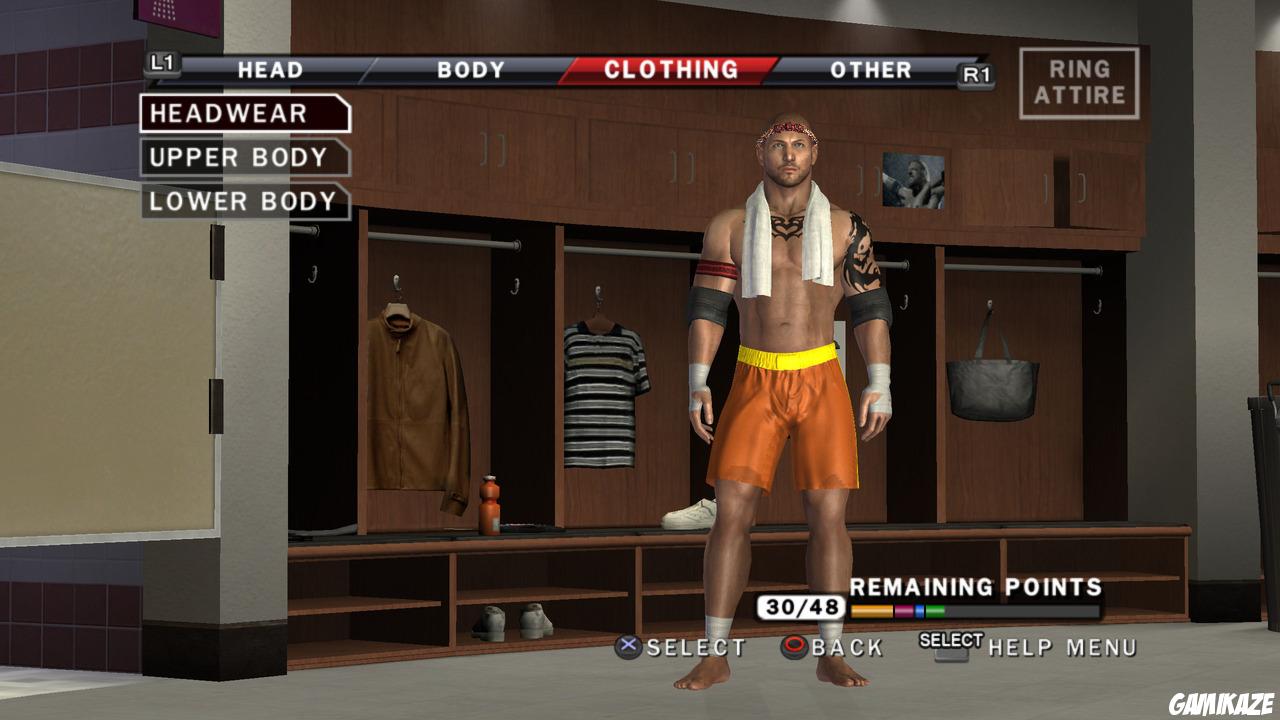Click the RING ATTIRE button
The width and height of the screenshot is (1280, 720).
tap(1077, 82)
